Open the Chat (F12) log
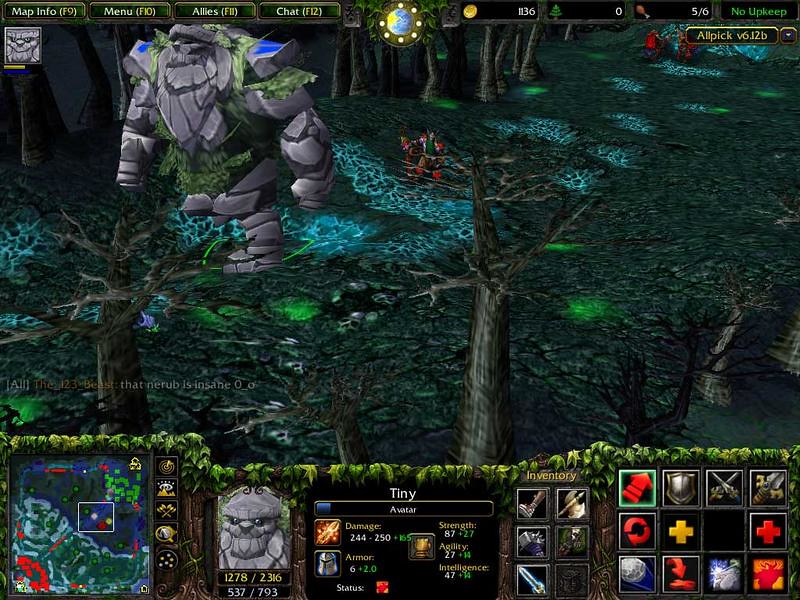800x600 pixels. coord(298,12)
